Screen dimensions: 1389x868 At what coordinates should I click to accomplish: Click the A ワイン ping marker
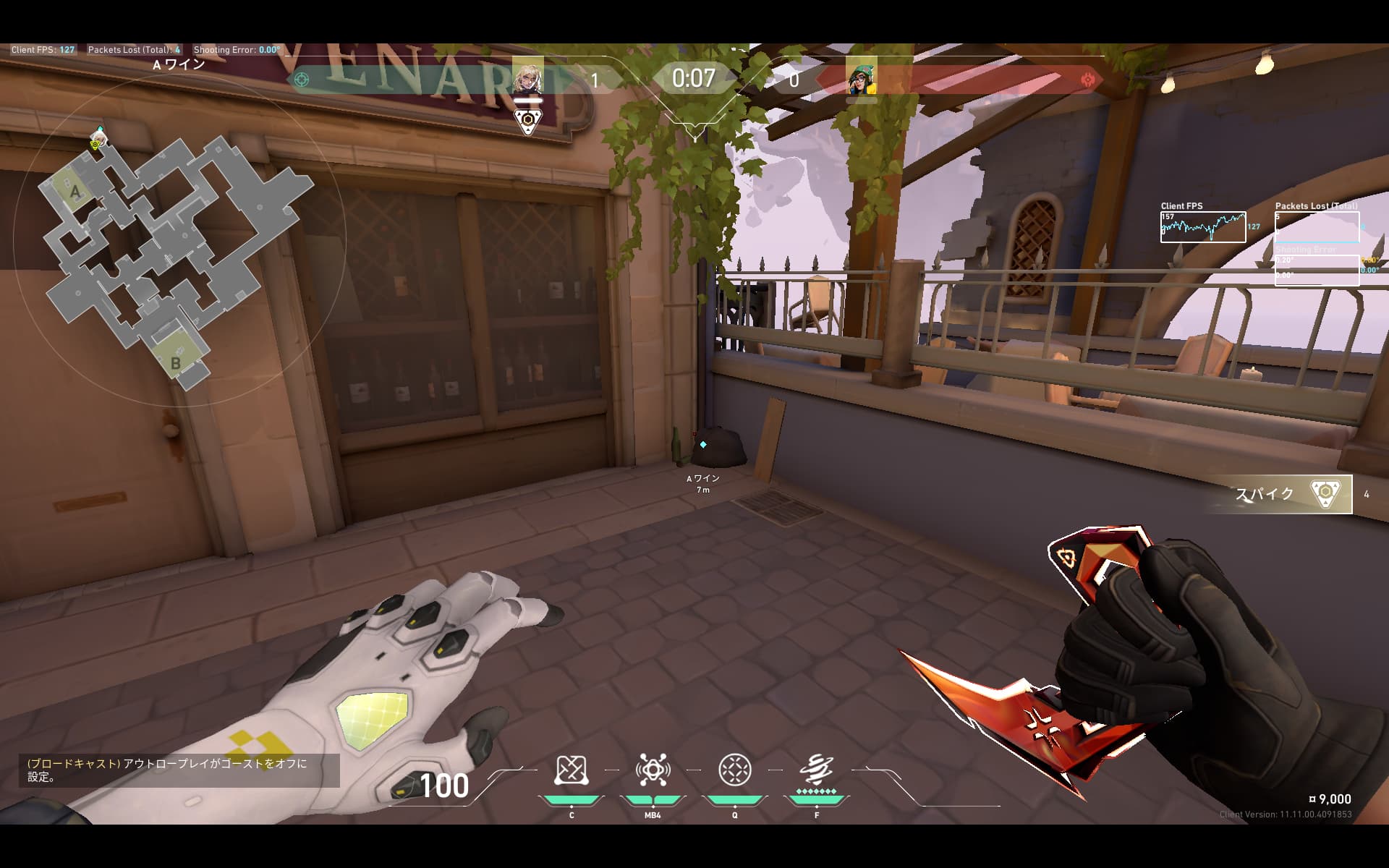[702, 445]
